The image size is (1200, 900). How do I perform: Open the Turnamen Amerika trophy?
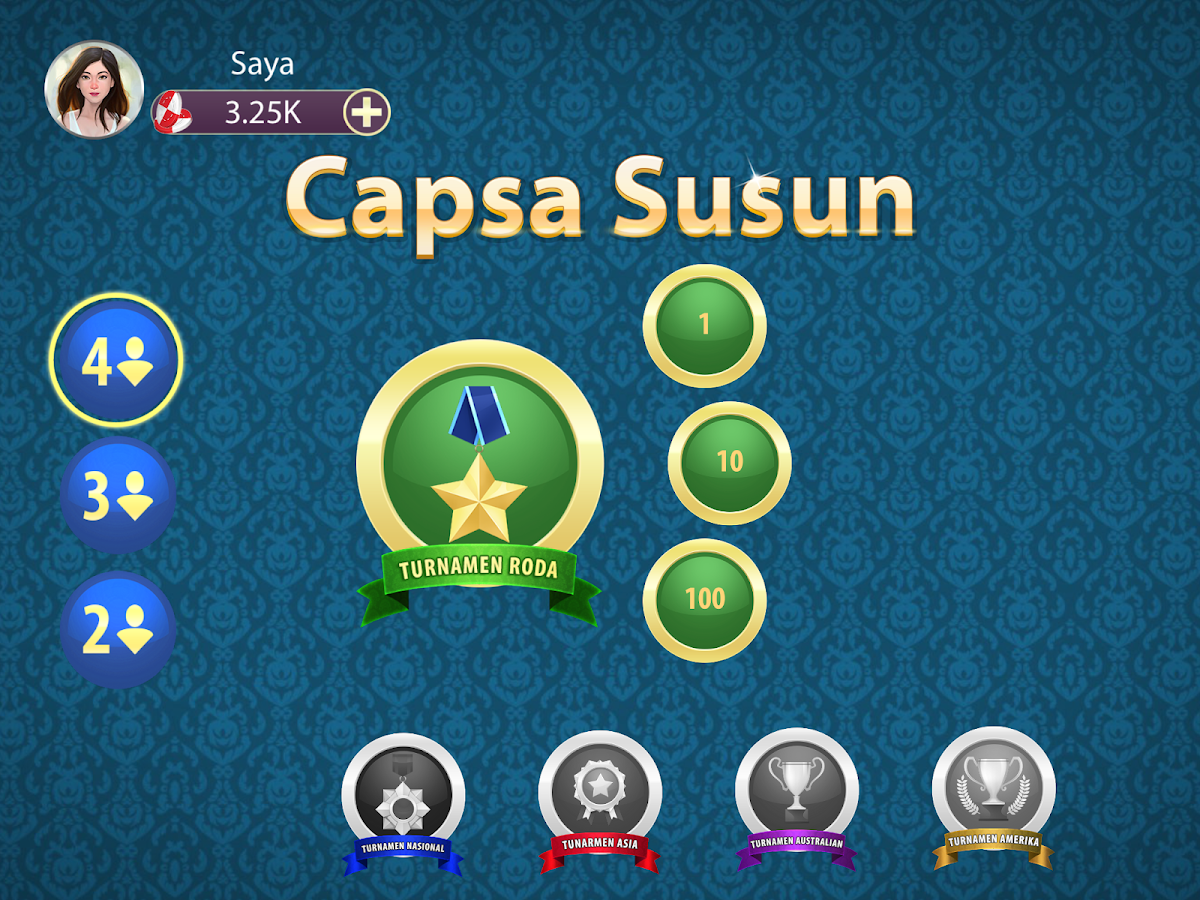[x=993, y=795]
